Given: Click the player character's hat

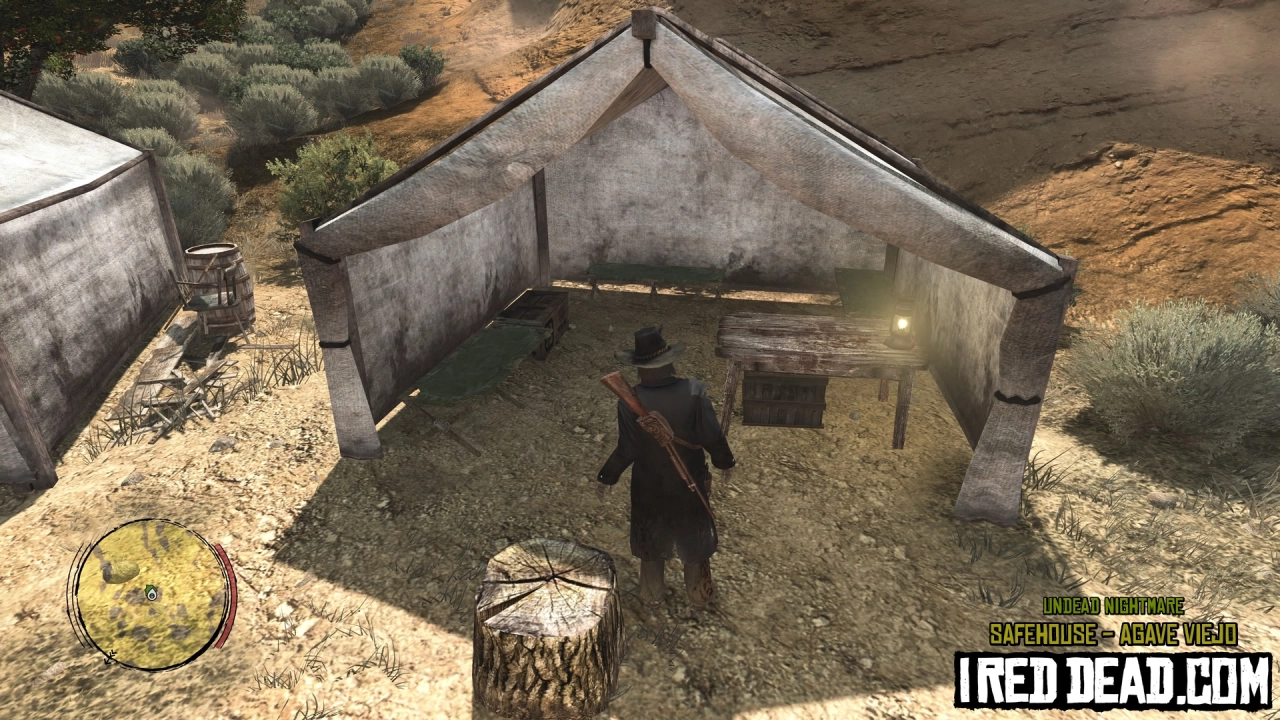Looking at the screenshot, I should (650, 345).
